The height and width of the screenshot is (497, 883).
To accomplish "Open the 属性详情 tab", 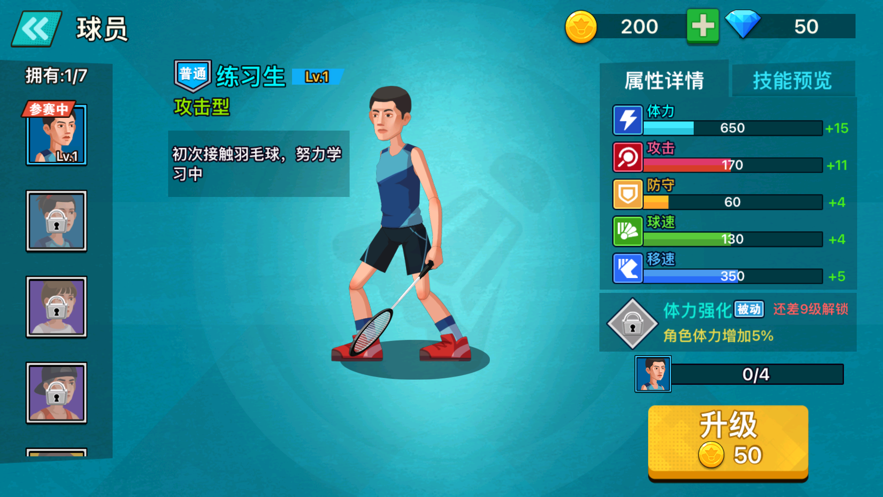I will [664, 80].
